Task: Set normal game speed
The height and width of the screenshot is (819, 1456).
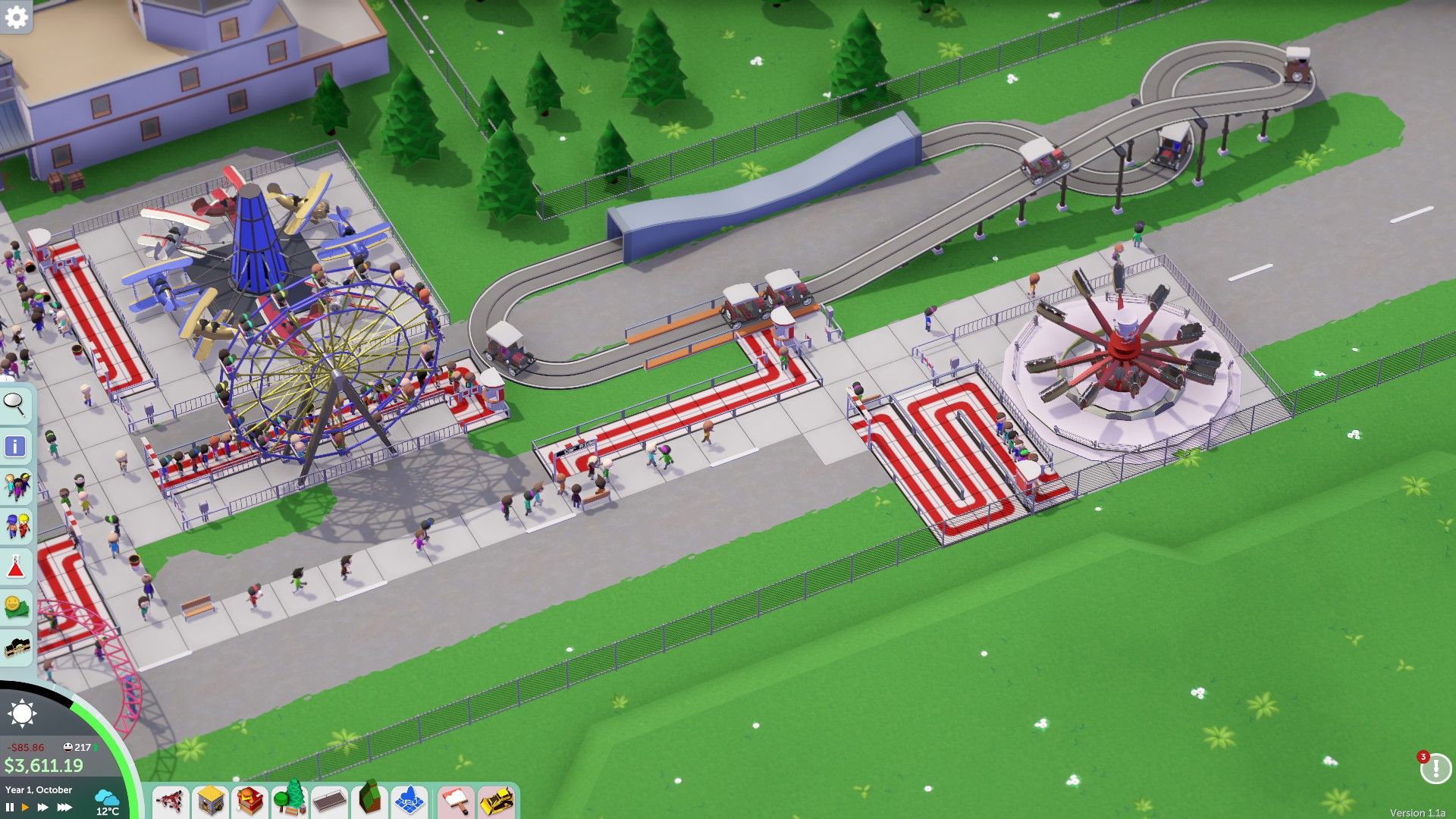Action: (25, 806)
